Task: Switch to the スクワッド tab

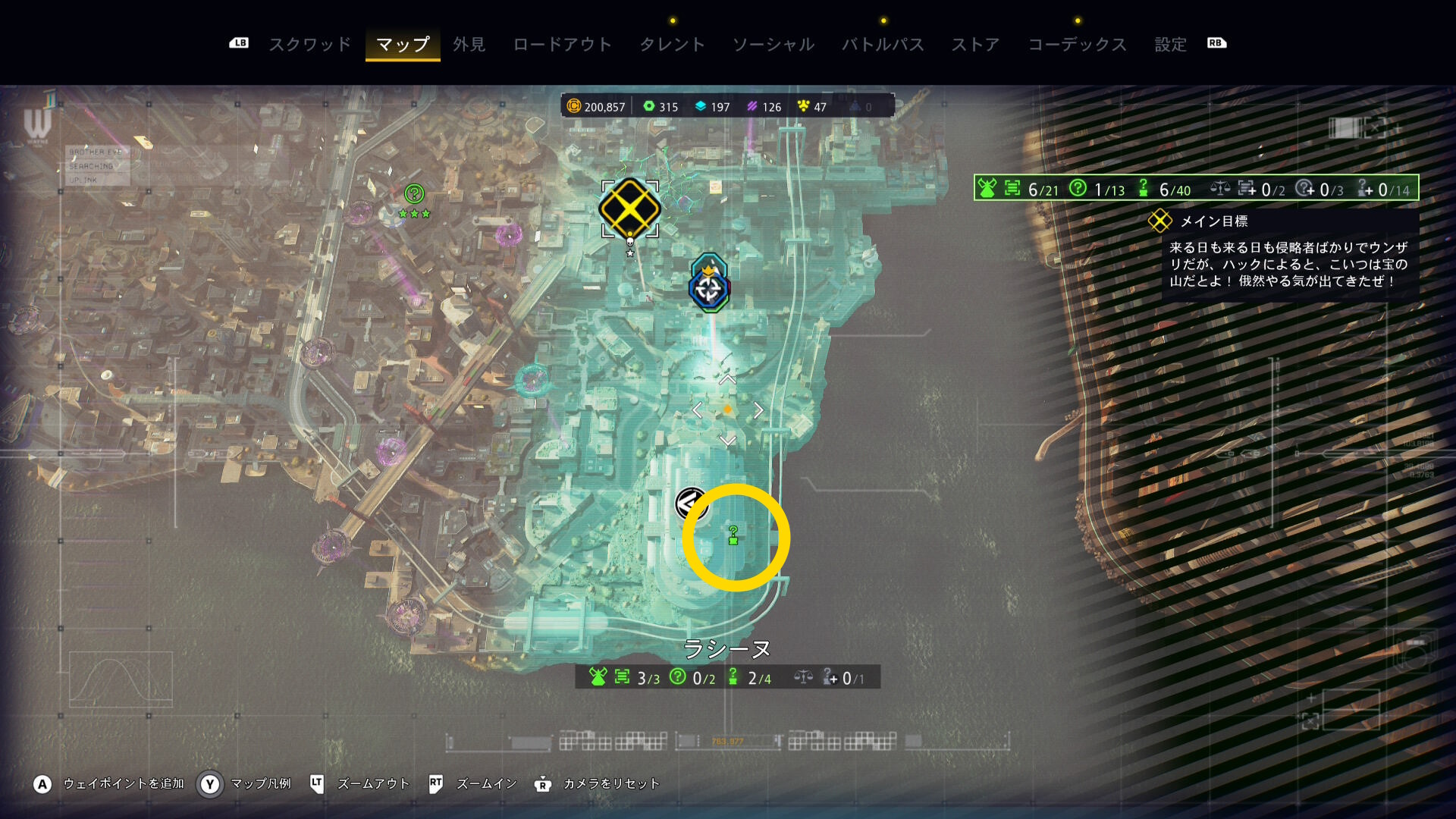Action: tap(310, 45)
